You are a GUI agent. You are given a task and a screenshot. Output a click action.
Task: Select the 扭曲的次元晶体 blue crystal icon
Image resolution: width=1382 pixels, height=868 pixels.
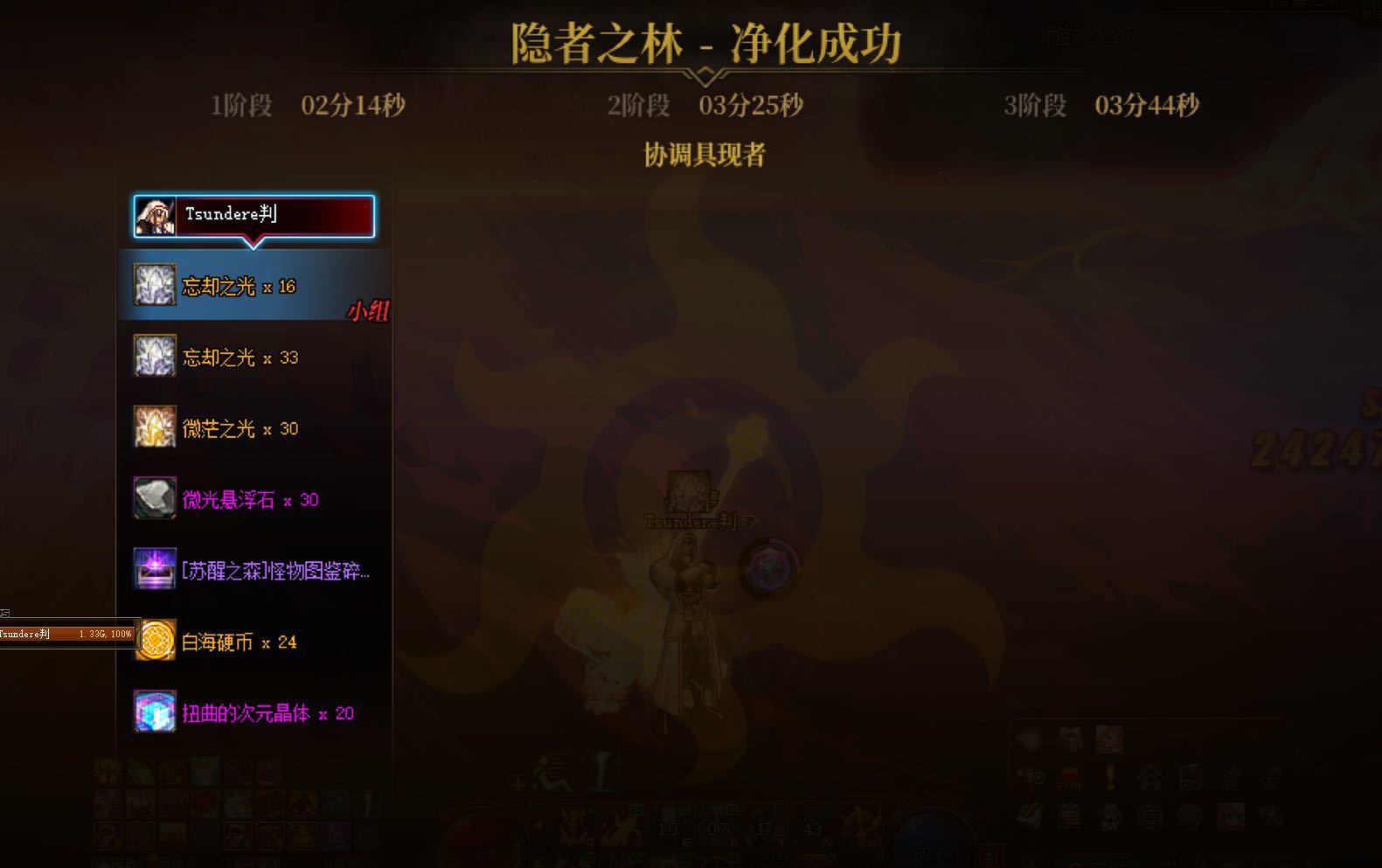tap(154, 712)
